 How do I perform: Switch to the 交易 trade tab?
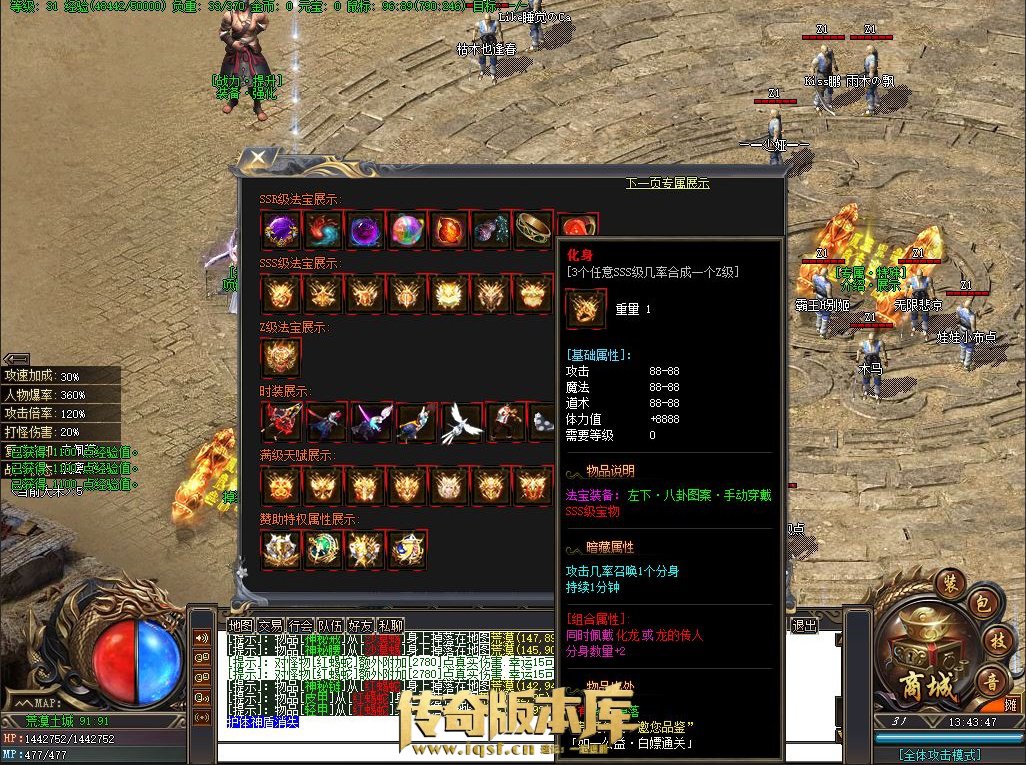click(270, 625)
